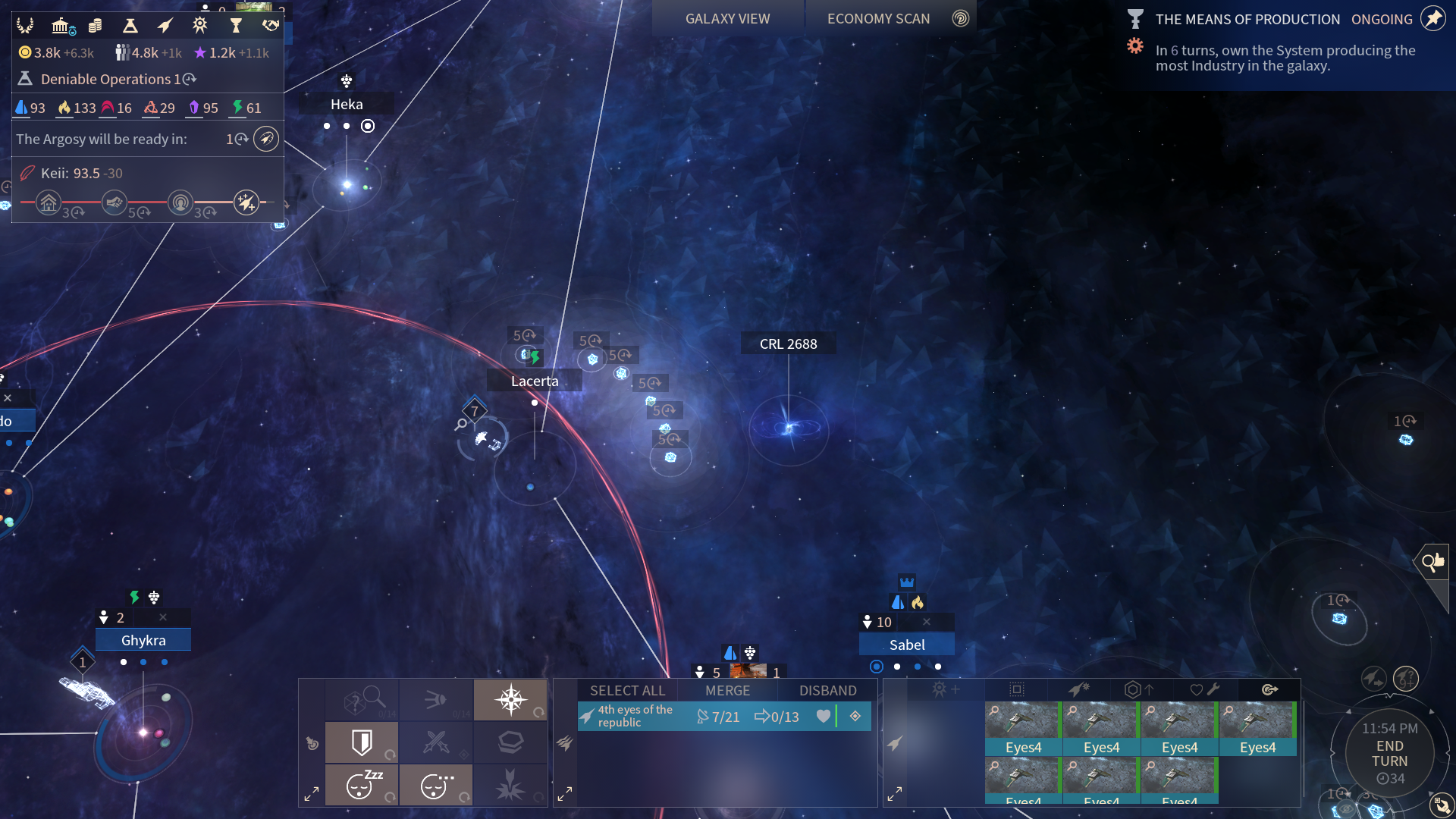Open the senate building screen
This screenshot has width=1456, height=819.
62,27
